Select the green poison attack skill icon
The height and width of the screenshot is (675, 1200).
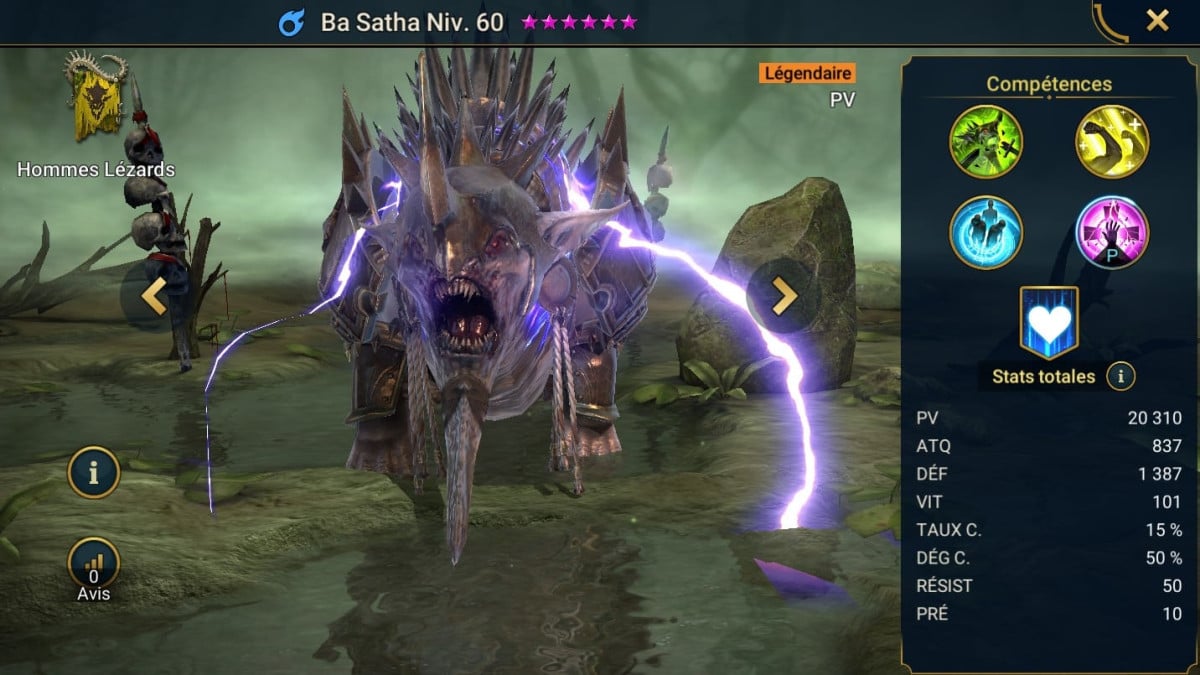click(x=986, y=141)
